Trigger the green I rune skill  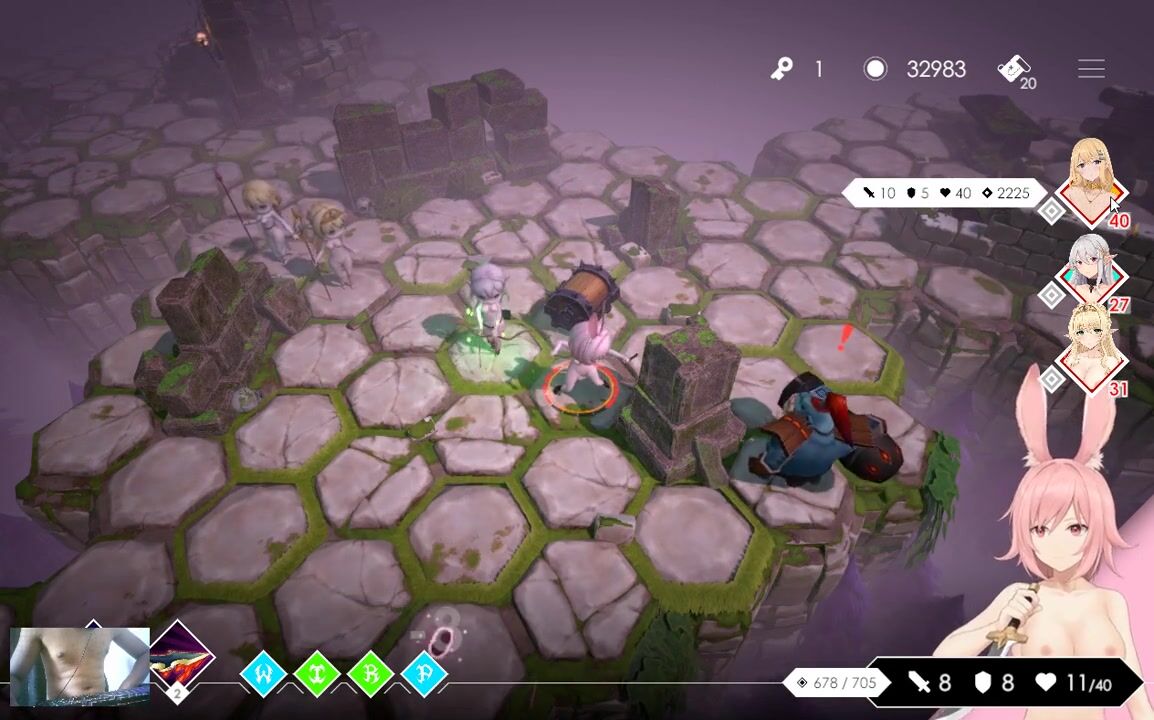pos(317,675)
